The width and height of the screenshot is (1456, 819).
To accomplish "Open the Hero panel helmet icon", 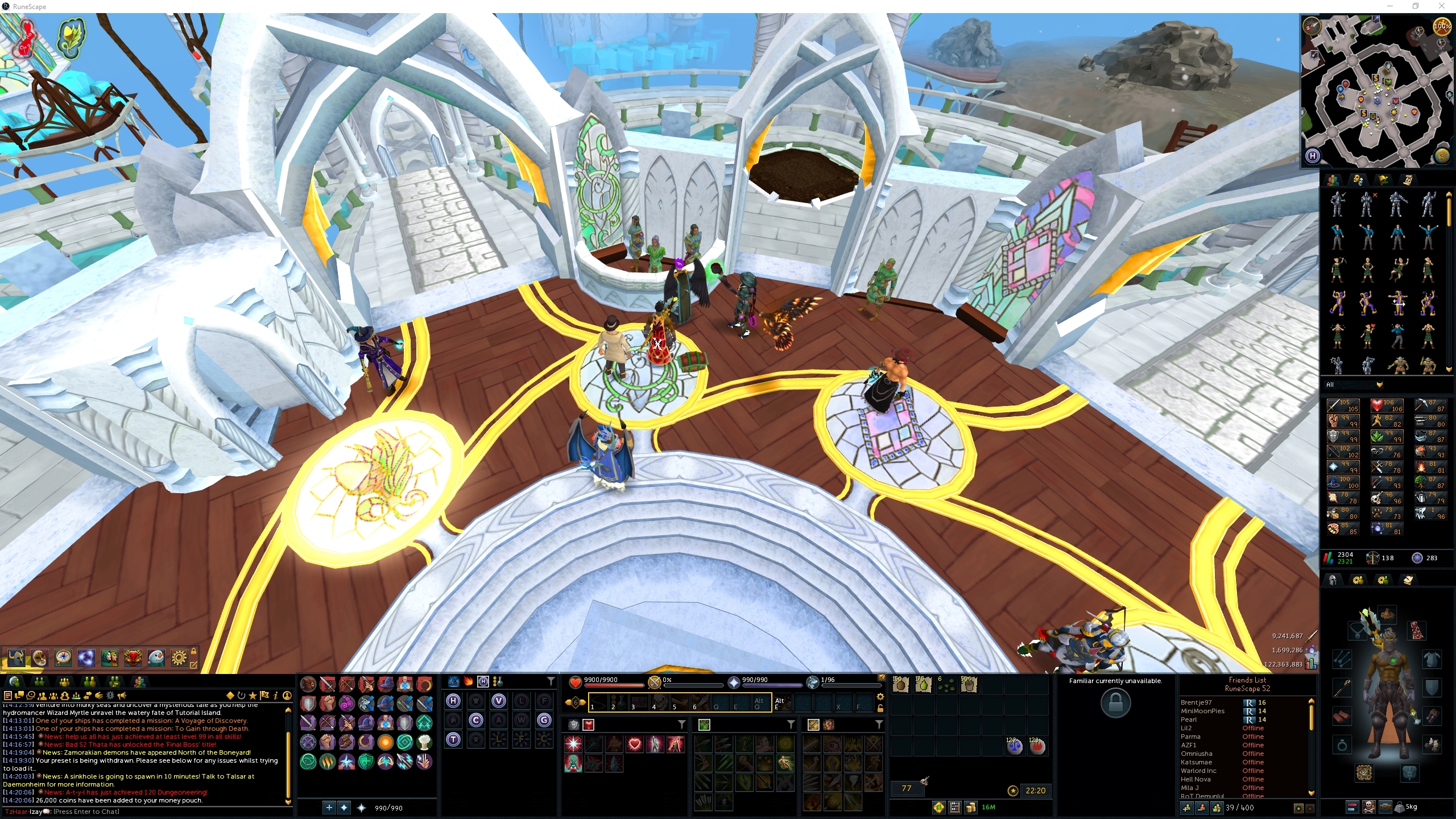I will tap(16, 658).
